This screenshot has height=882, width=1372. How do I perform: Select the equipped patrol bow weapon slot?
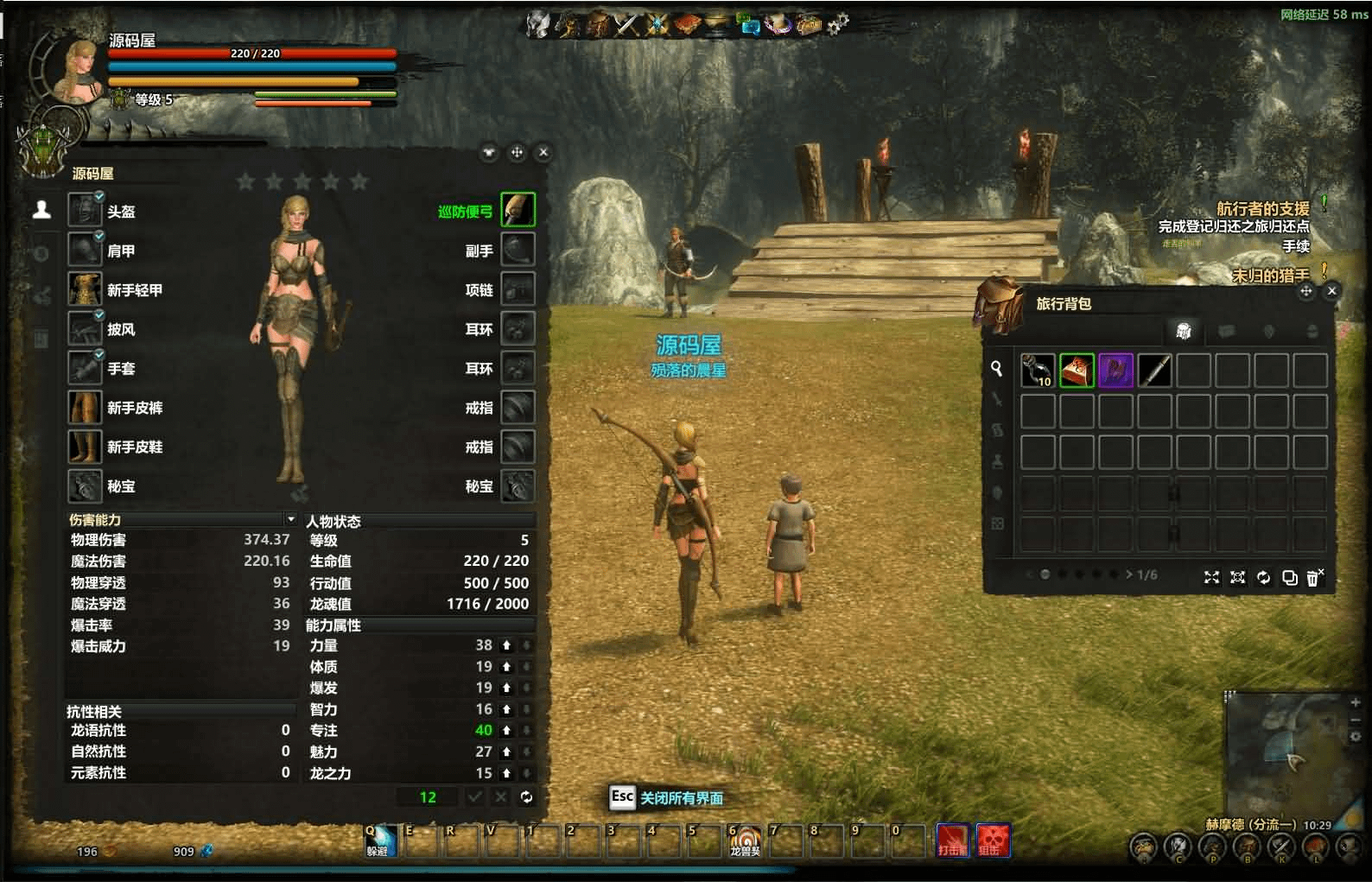tap(518, 210)
